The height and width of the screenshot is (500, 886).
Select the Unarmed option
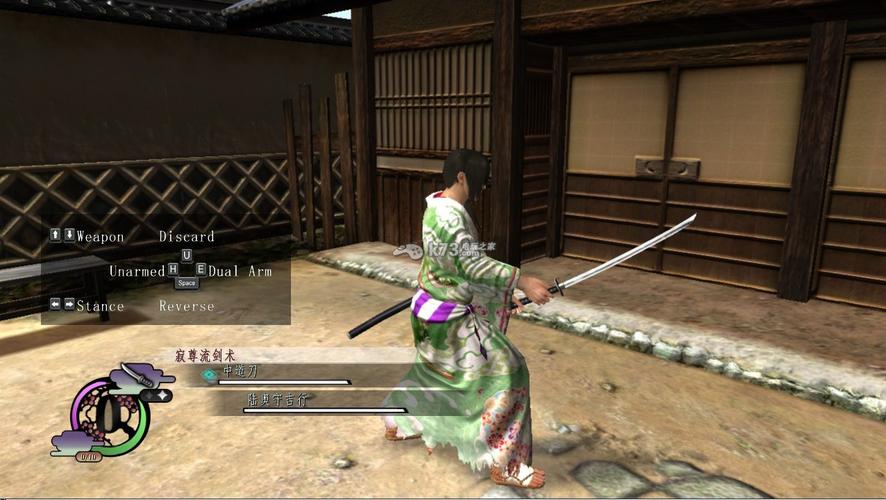[136, 271]
